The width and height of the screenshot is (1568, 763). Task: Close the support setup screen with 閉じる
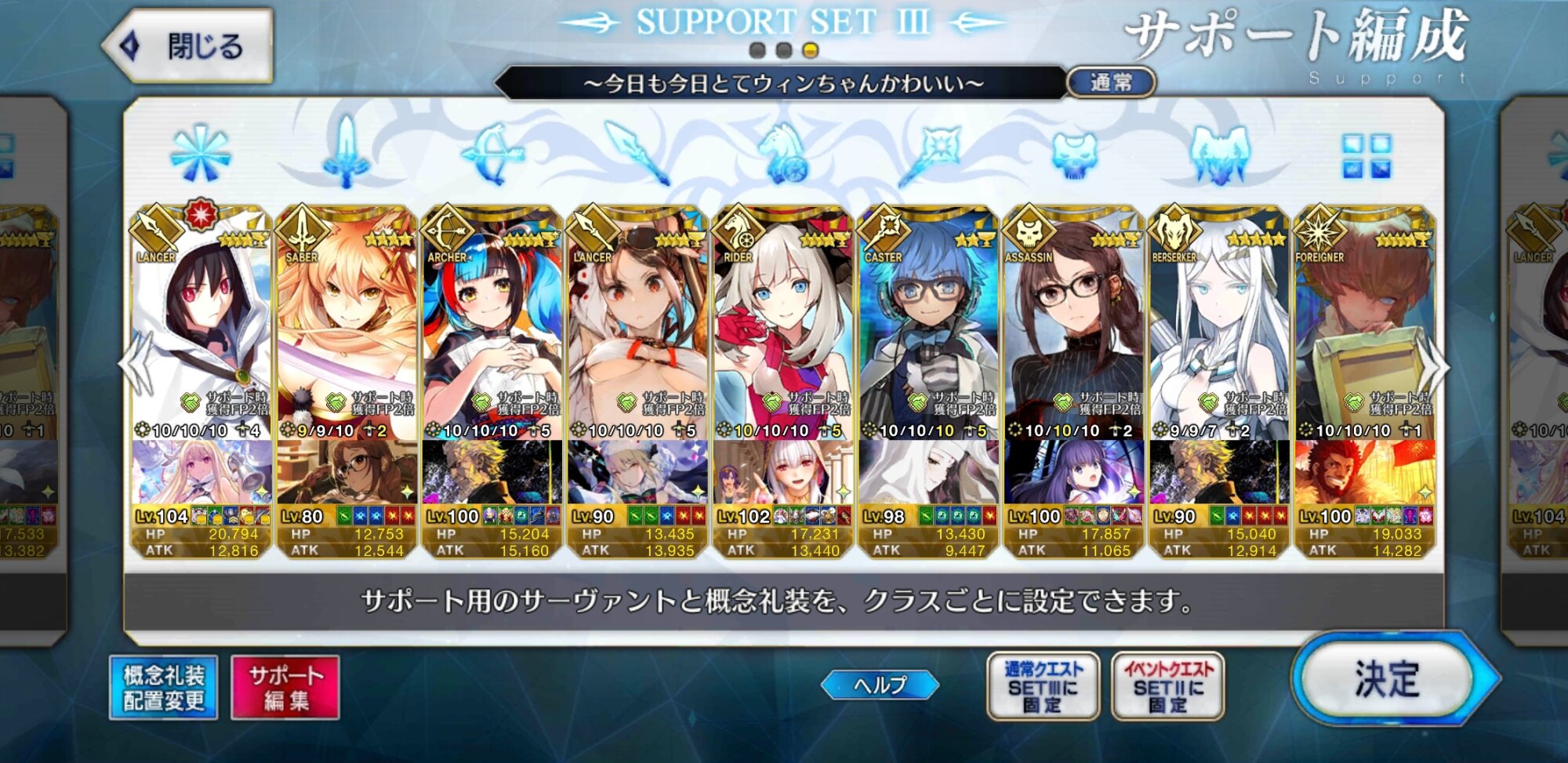(x=188, y=45)
